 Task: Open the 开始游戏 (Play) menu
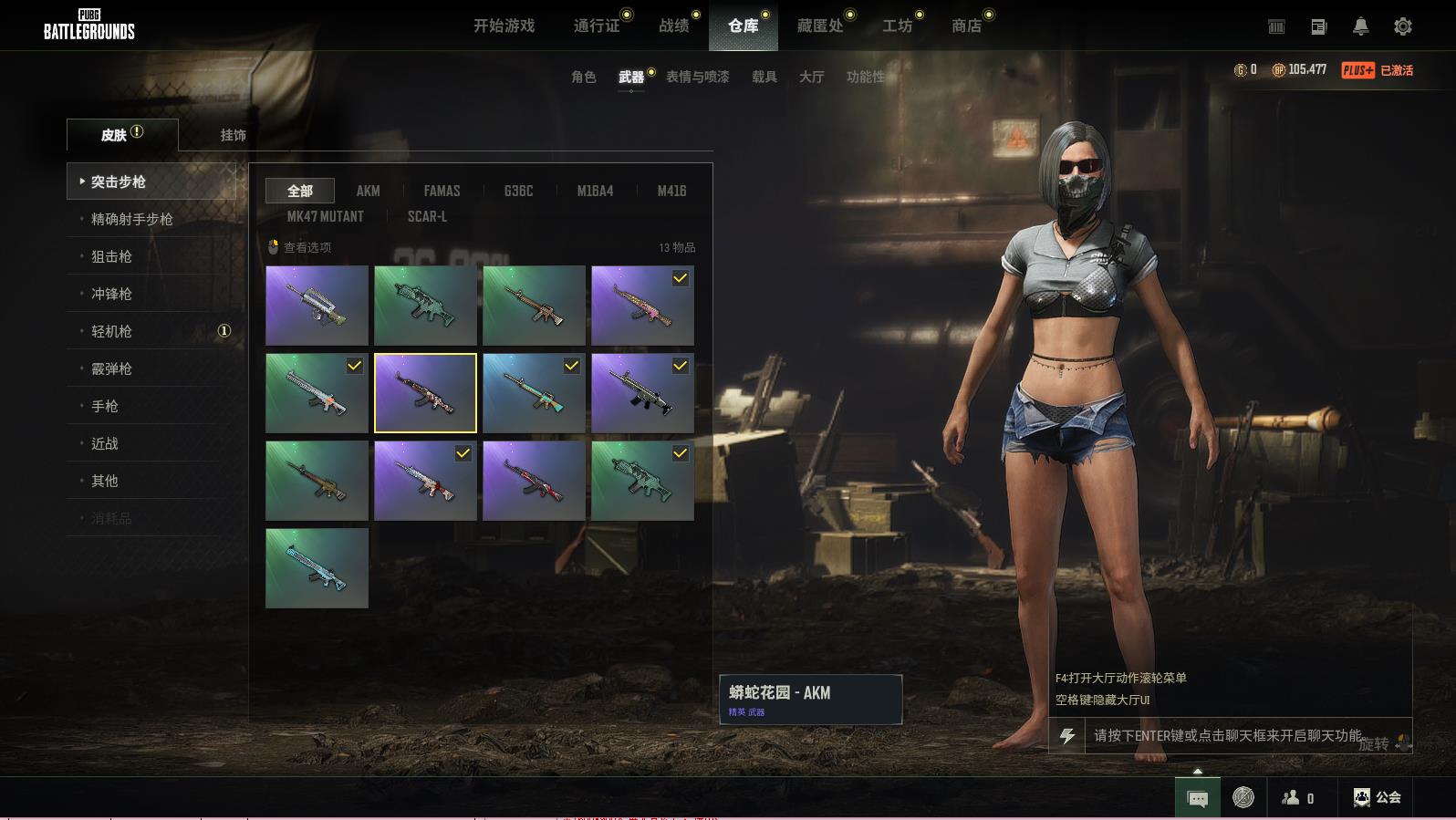click(504, 26)
